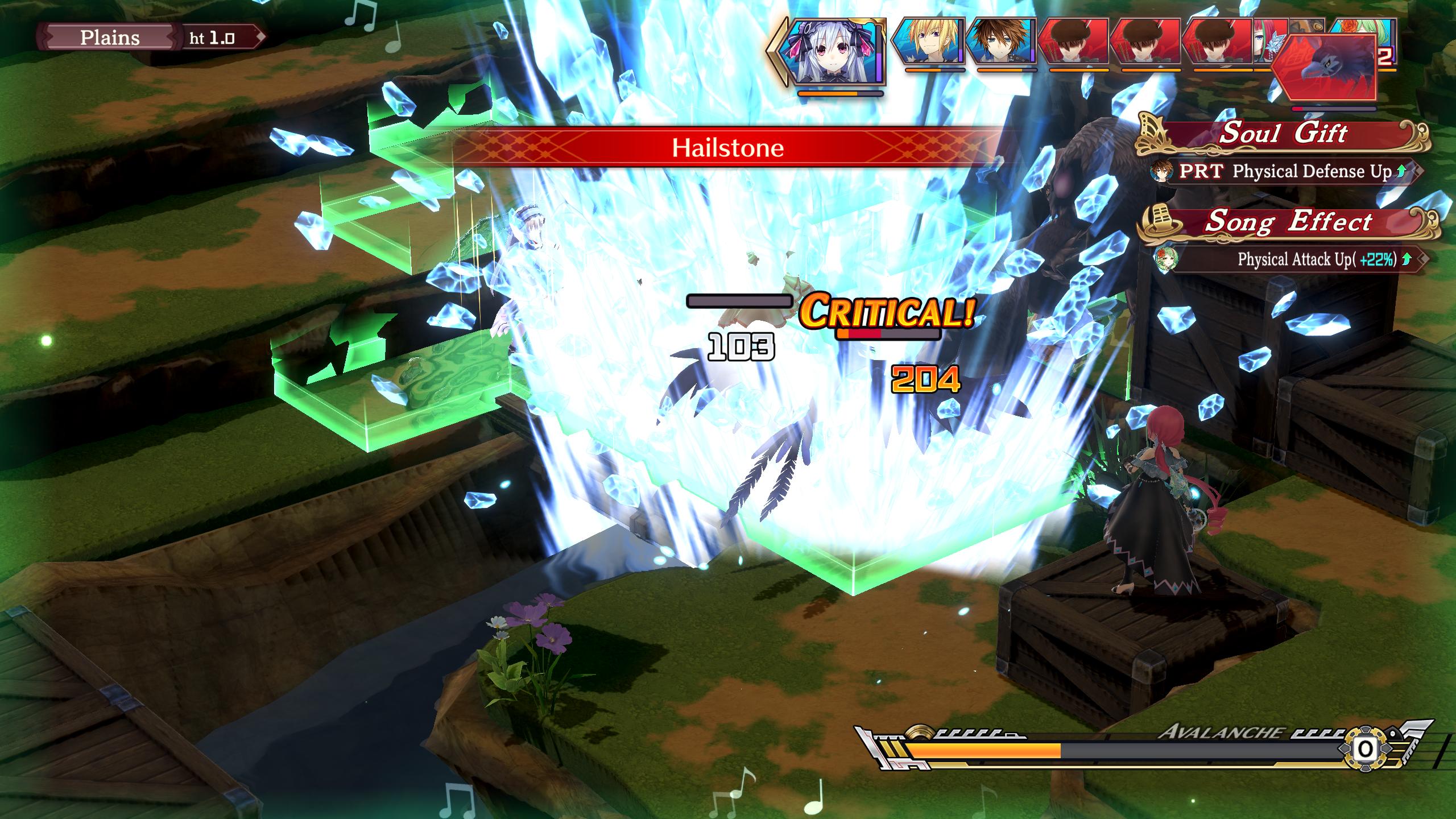Click the Plains terrain info label
The width and height of the screenshot is (1456, 819).
click(110, 38)
